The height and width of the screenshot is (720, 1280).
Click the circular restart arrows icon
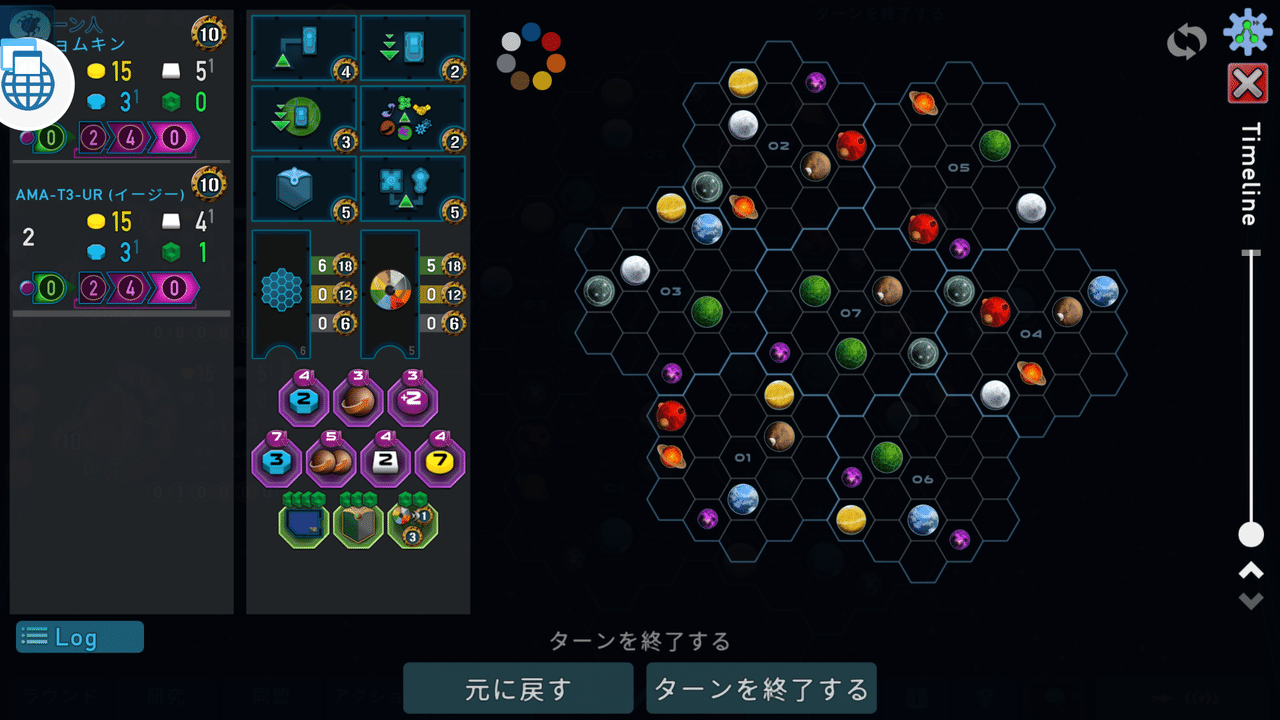1186,40
